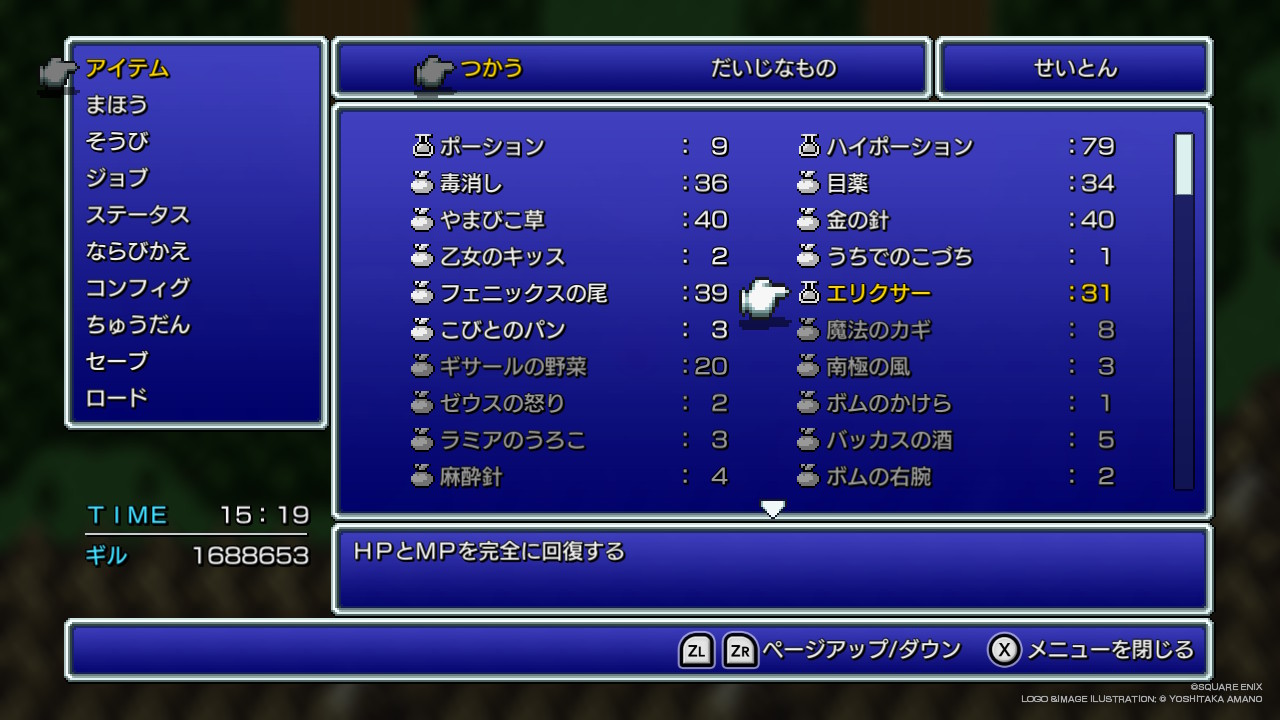Click the せいとん (Sort) button

click(1075, 69)
